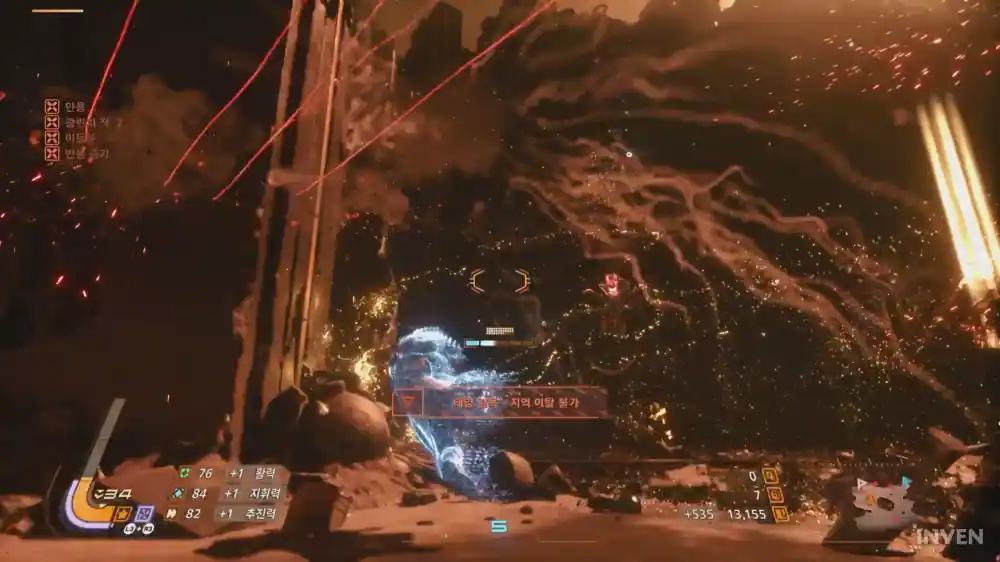The image size is (1000, 562).
Task: Click the resource icon showing 0
Action: [x=771, y=475]
